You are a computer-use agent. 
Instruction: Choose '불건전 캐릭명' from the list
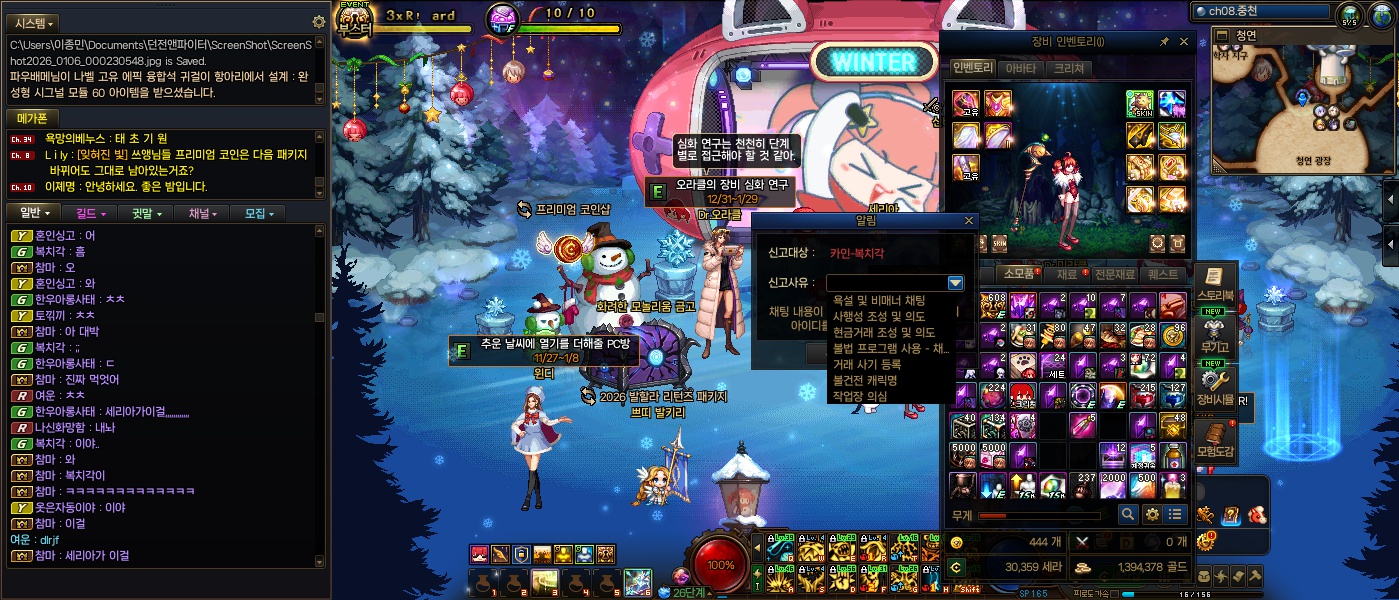pyautogui.click(x=865, y=380)
